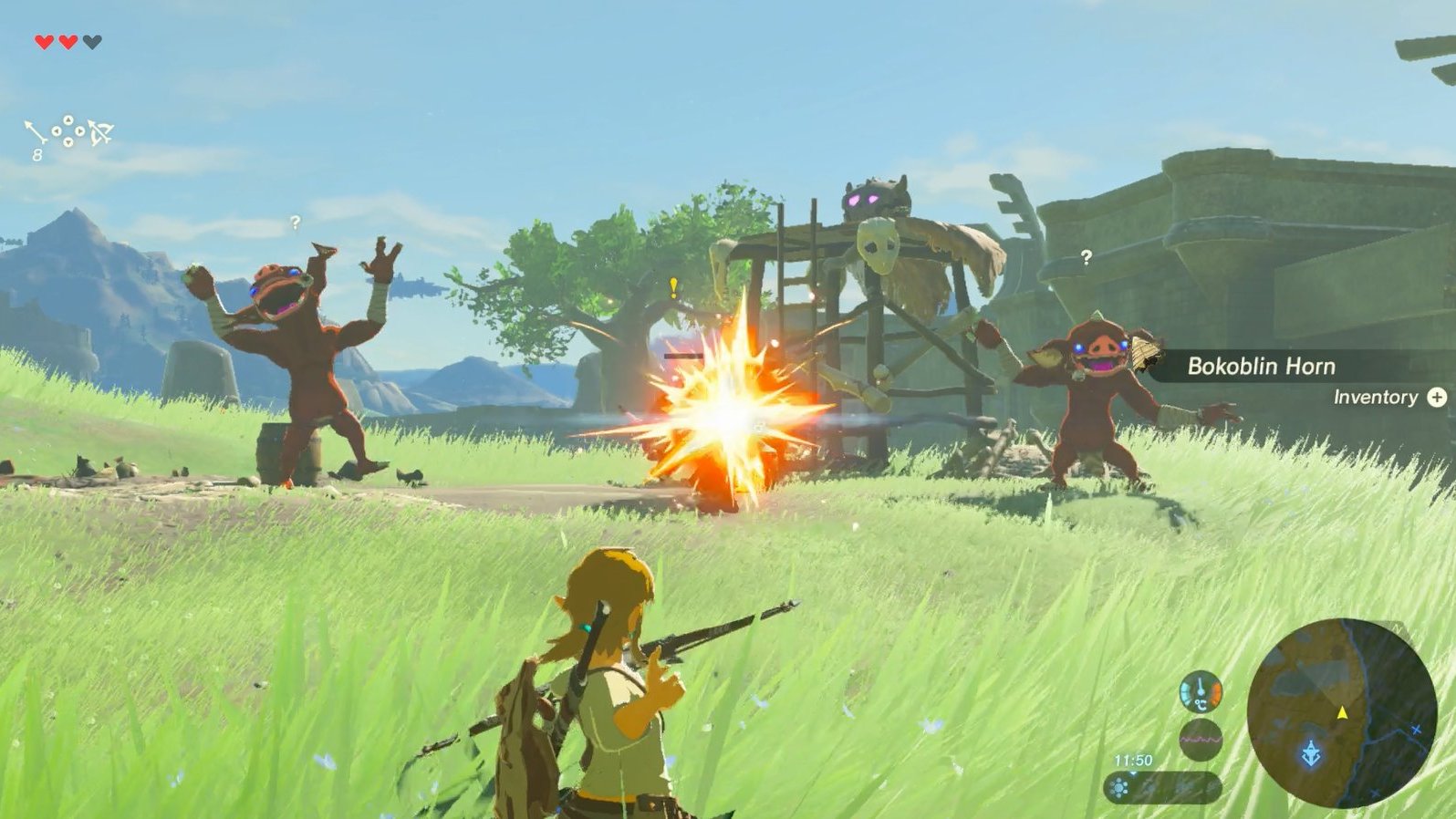Viewport: 1456px width, 819px height.
Task: Open the Bokoblin Horn pickup notification
Action: pos(1261,367)
